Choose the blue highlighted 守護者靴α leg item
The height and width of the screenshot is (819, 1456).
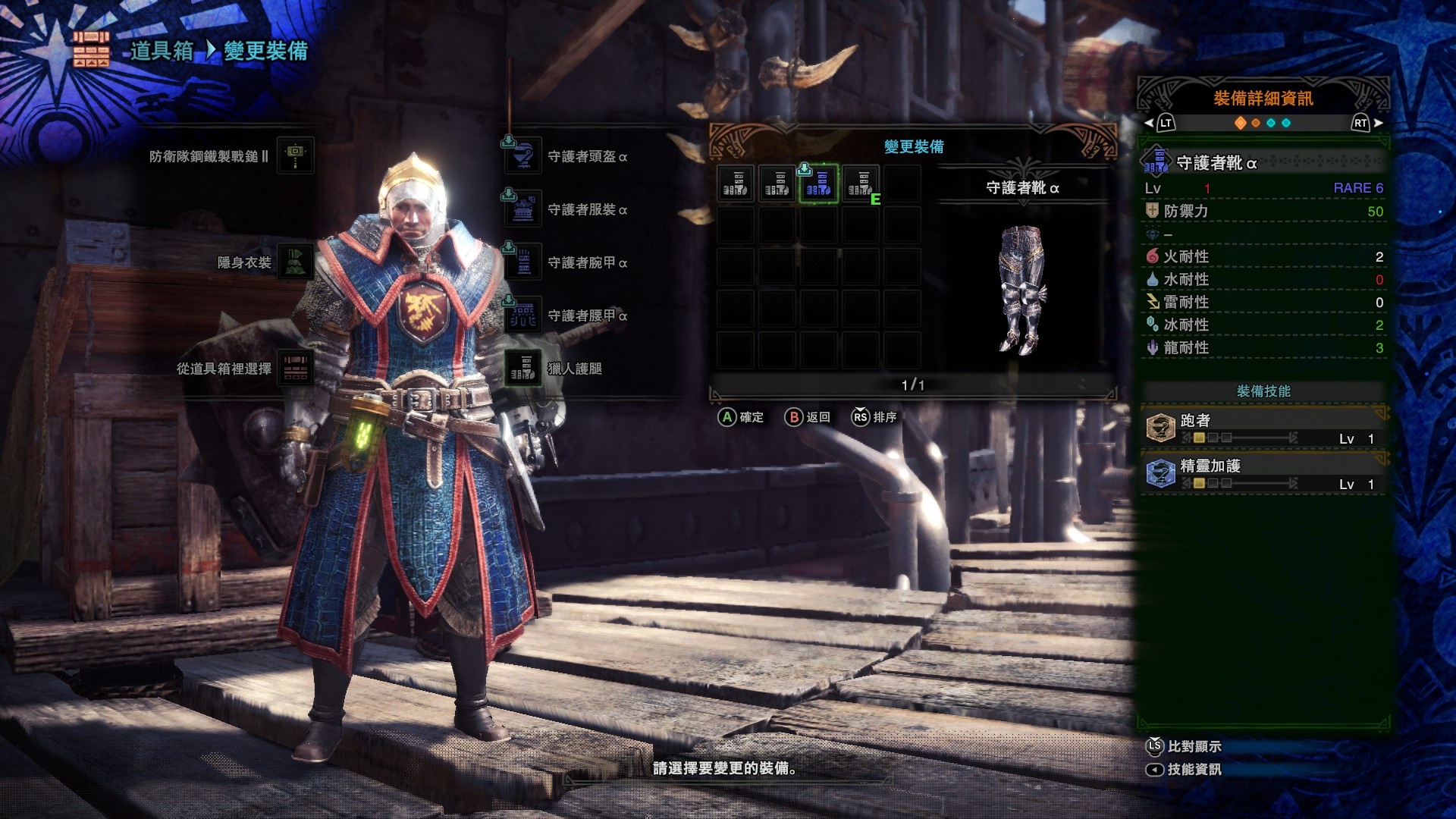[819, 184]
